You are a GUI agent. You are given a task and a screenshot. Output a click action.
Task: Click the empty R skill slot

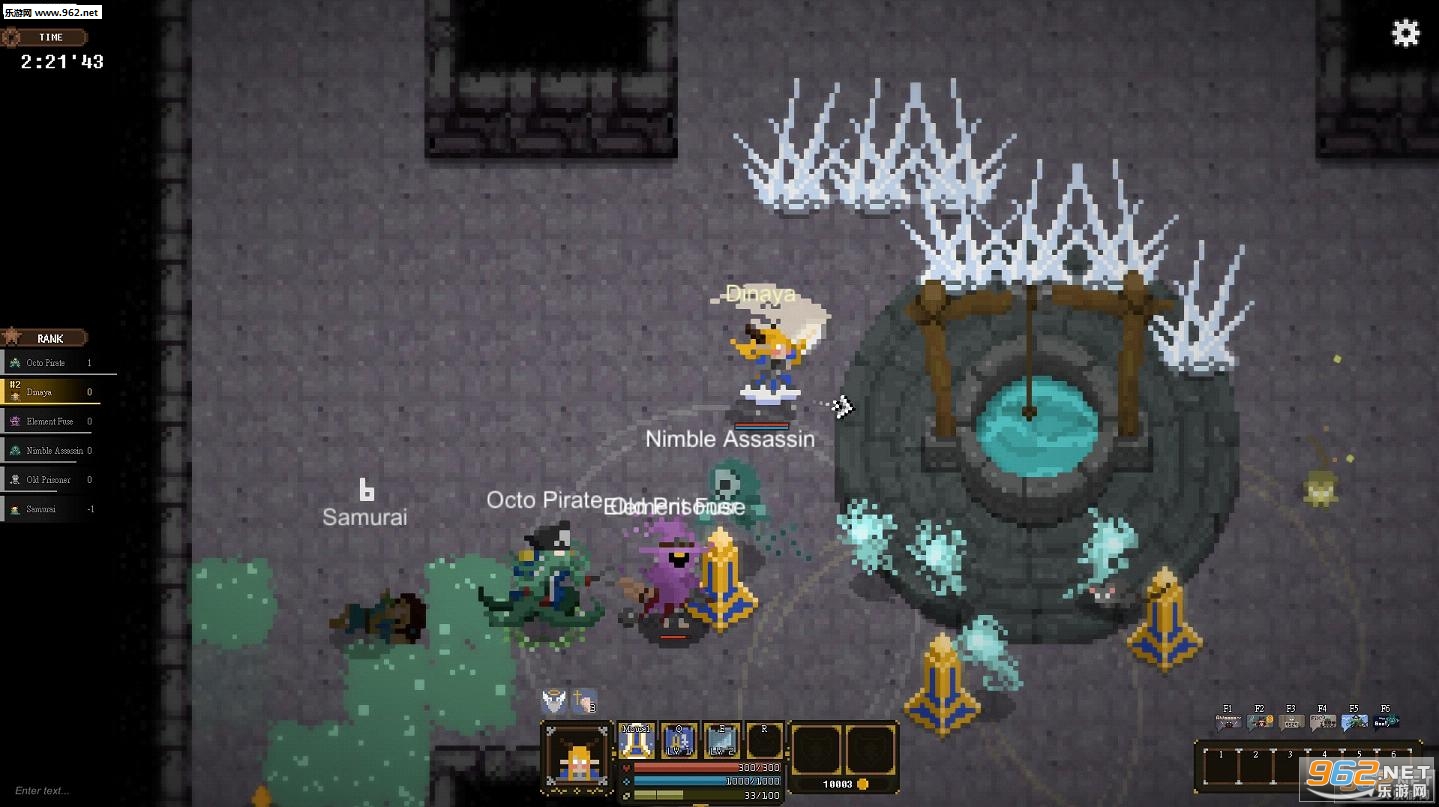tap(764, 741)
